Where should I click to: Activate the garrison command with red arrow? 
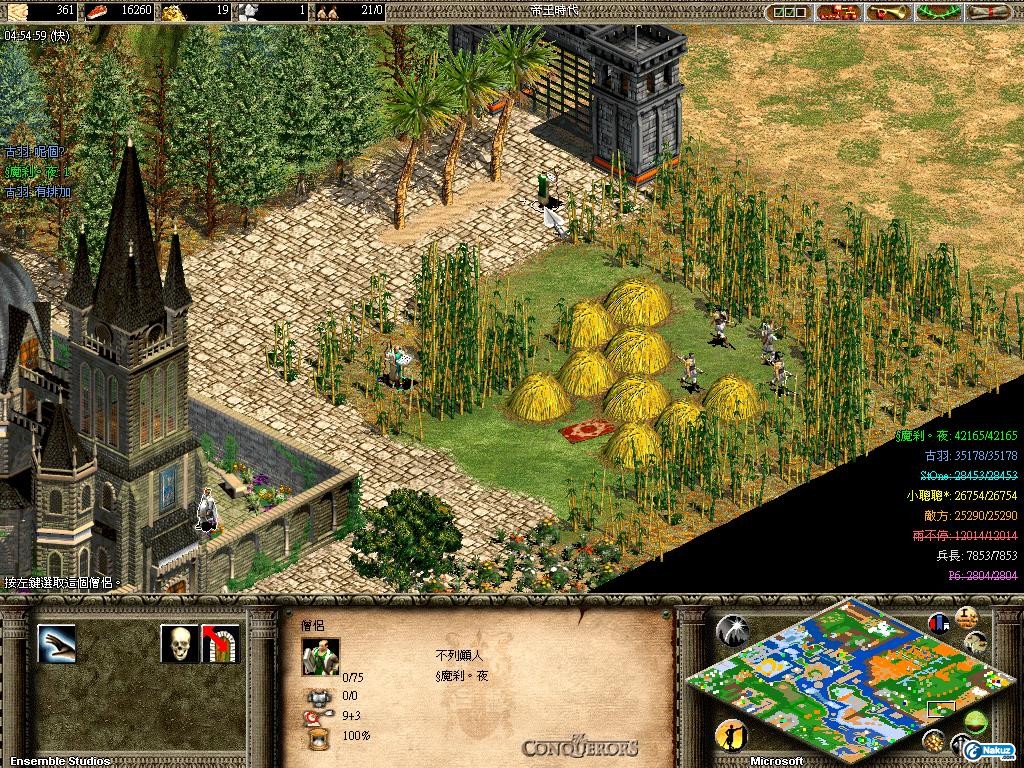tap(220, 644)
